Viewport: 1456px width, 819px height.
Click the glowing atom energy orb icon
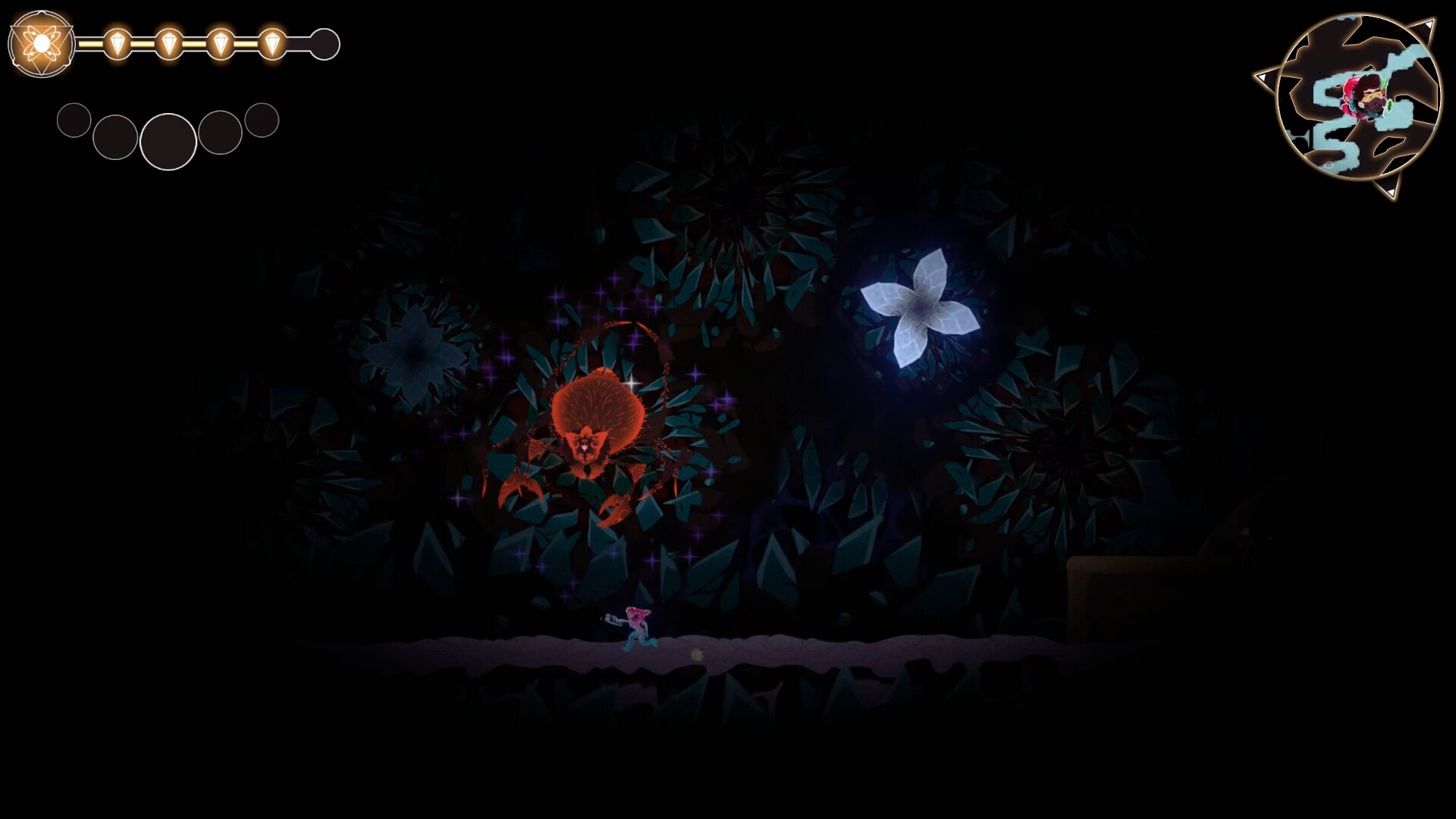click(39, 43)
